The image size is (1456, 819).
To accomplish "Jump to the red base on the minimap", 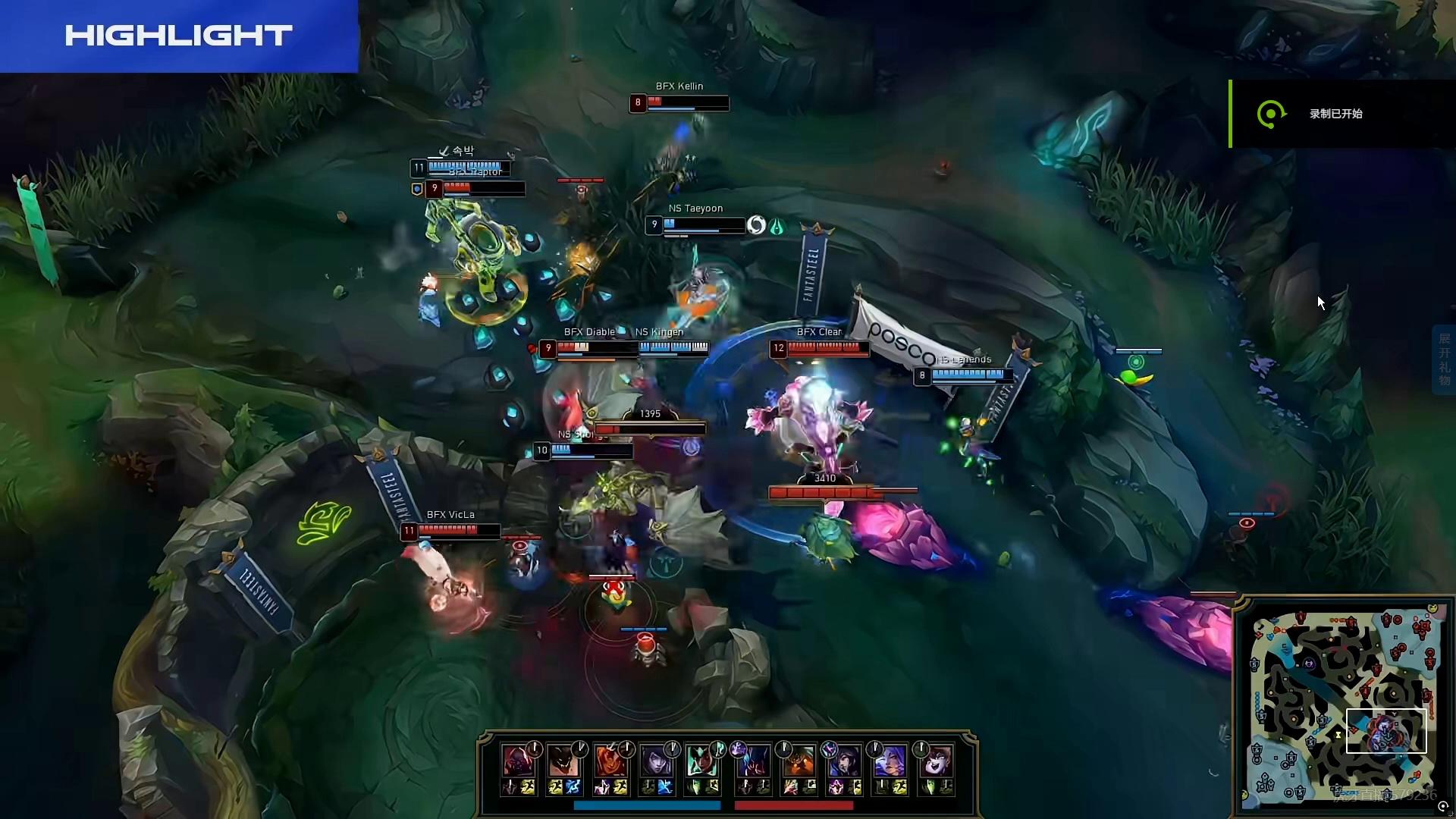I will pyautogui.click(x=1417, y=631).
